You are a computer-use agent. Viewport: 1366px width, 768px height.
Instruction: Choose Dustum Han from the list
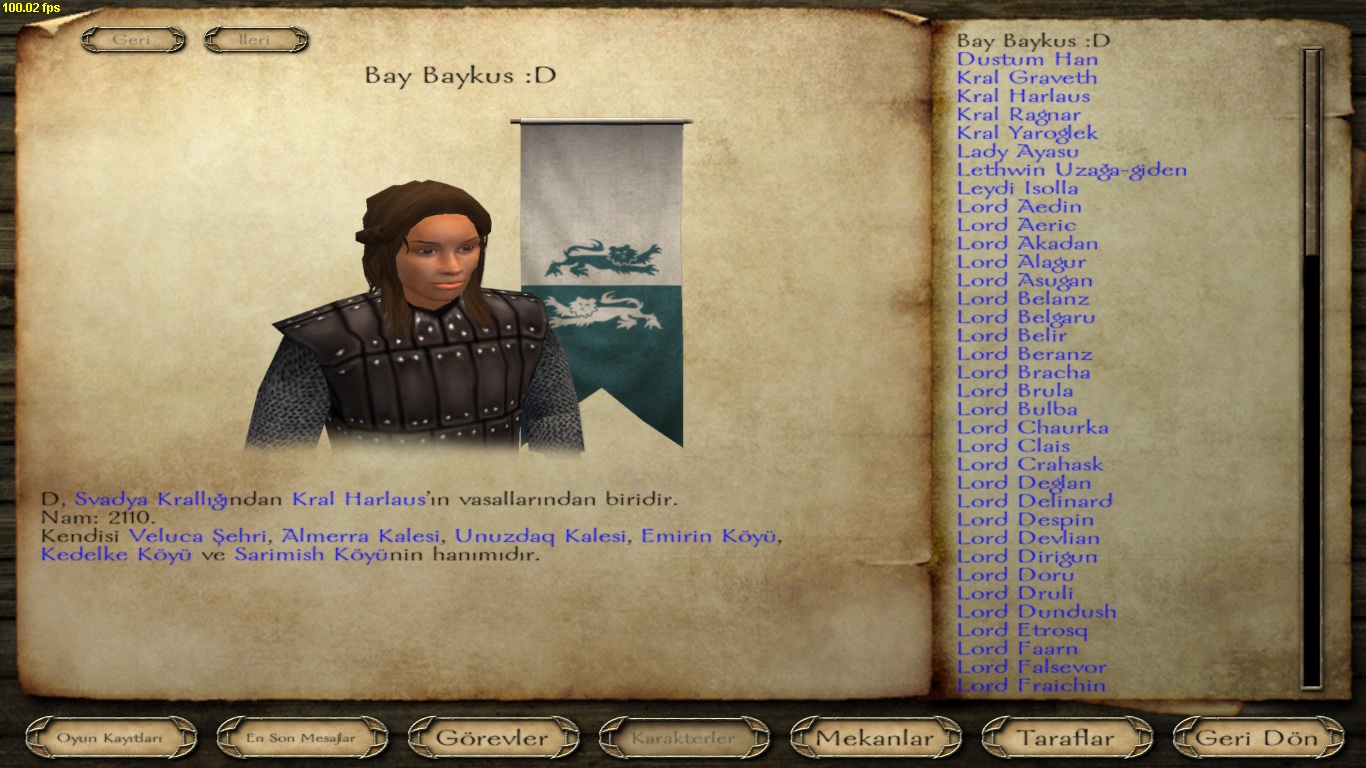coord(1027,60)
